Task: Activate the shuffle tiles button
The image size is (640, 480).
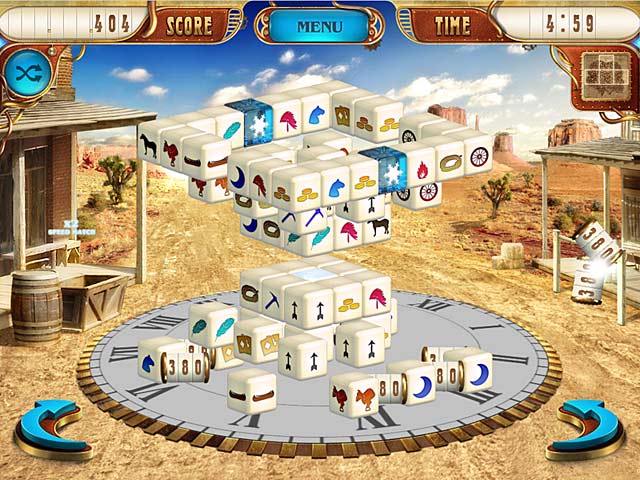Action: pyautogui.click(x=27, y=73)
